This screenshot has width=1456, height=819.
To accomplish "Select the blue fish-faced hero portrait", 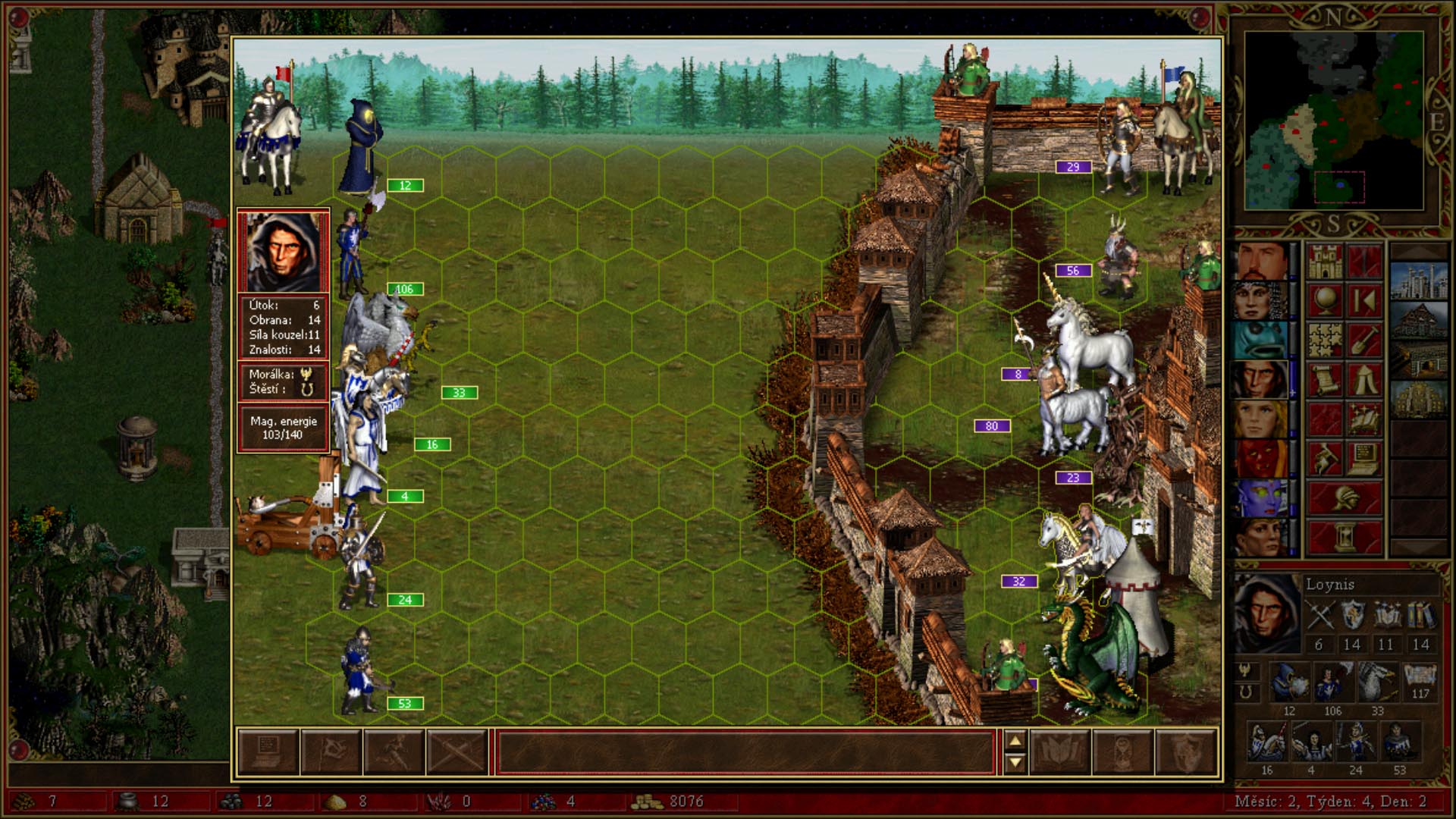I will pyautogui.click(x=1261, y=340).
